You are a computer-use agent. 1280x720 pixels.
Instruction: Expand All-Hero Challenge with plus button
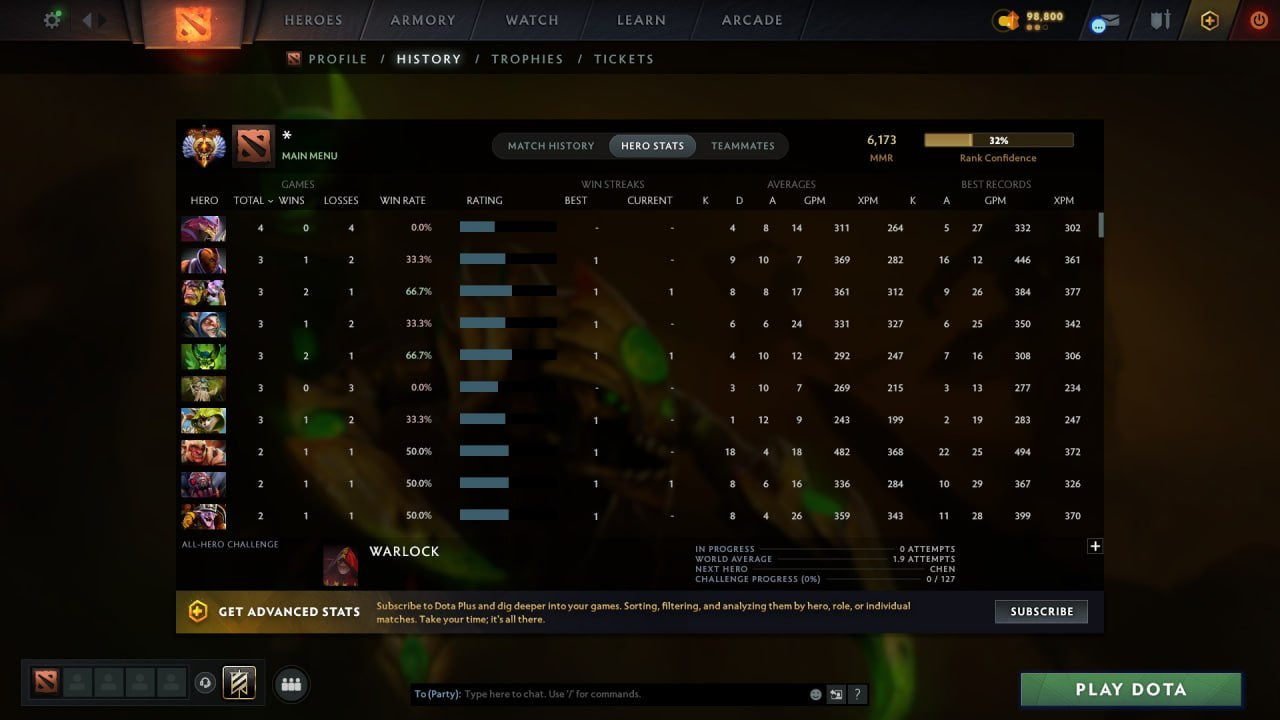click(x=1095, y=546)
